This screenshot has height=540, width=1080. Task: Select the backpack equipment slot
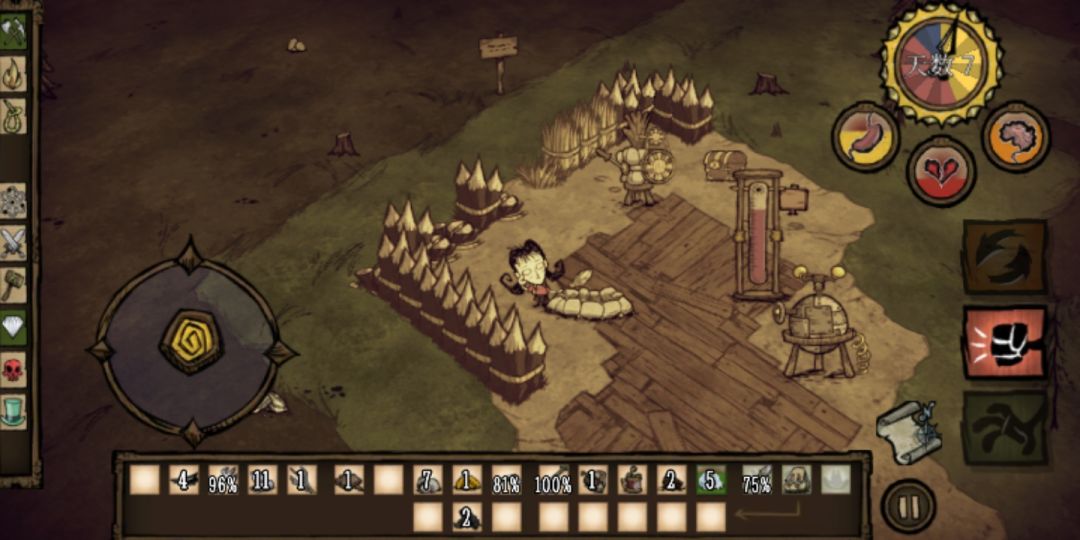point(796,480)
